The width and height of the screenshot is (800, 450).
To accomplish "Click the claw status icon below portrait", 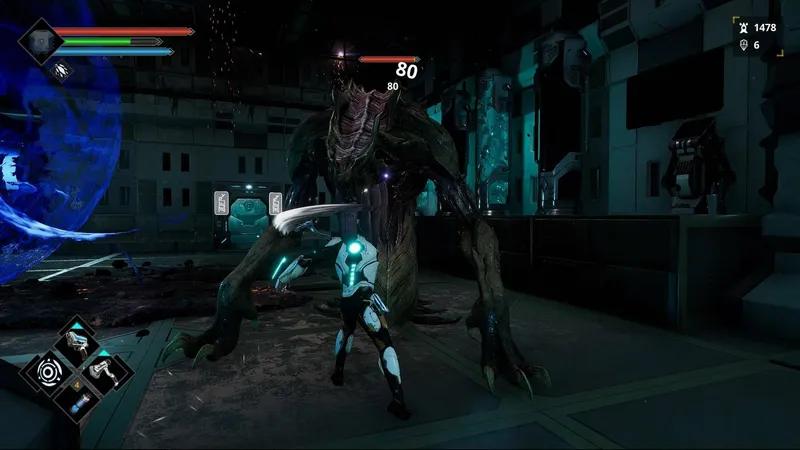I will pos(63,70).
